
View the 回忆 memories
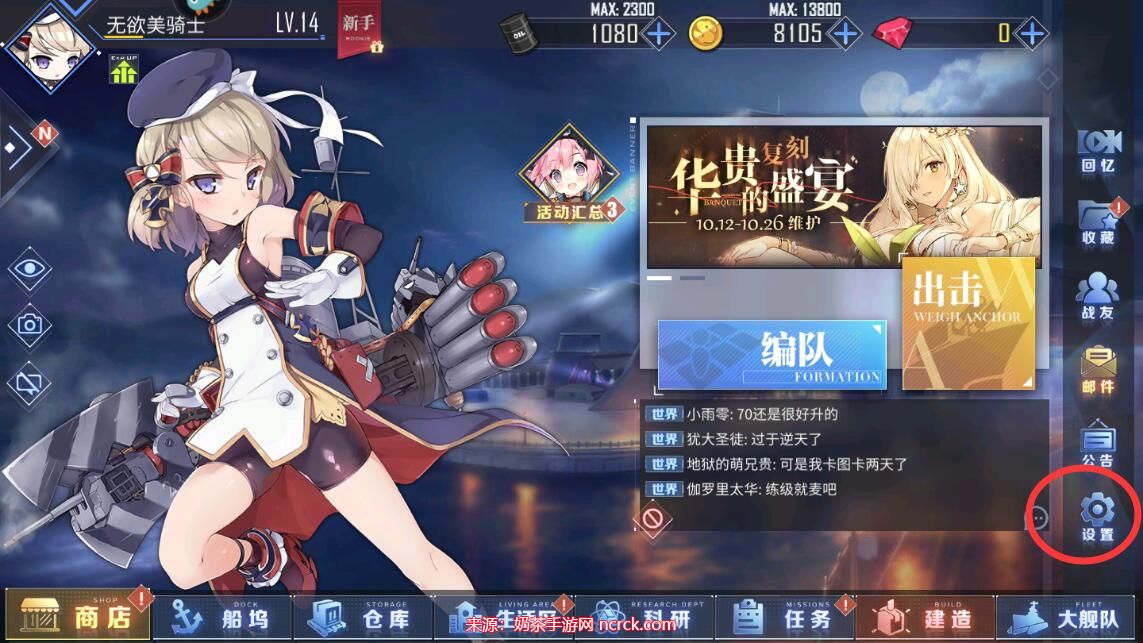click(1097, 150)
